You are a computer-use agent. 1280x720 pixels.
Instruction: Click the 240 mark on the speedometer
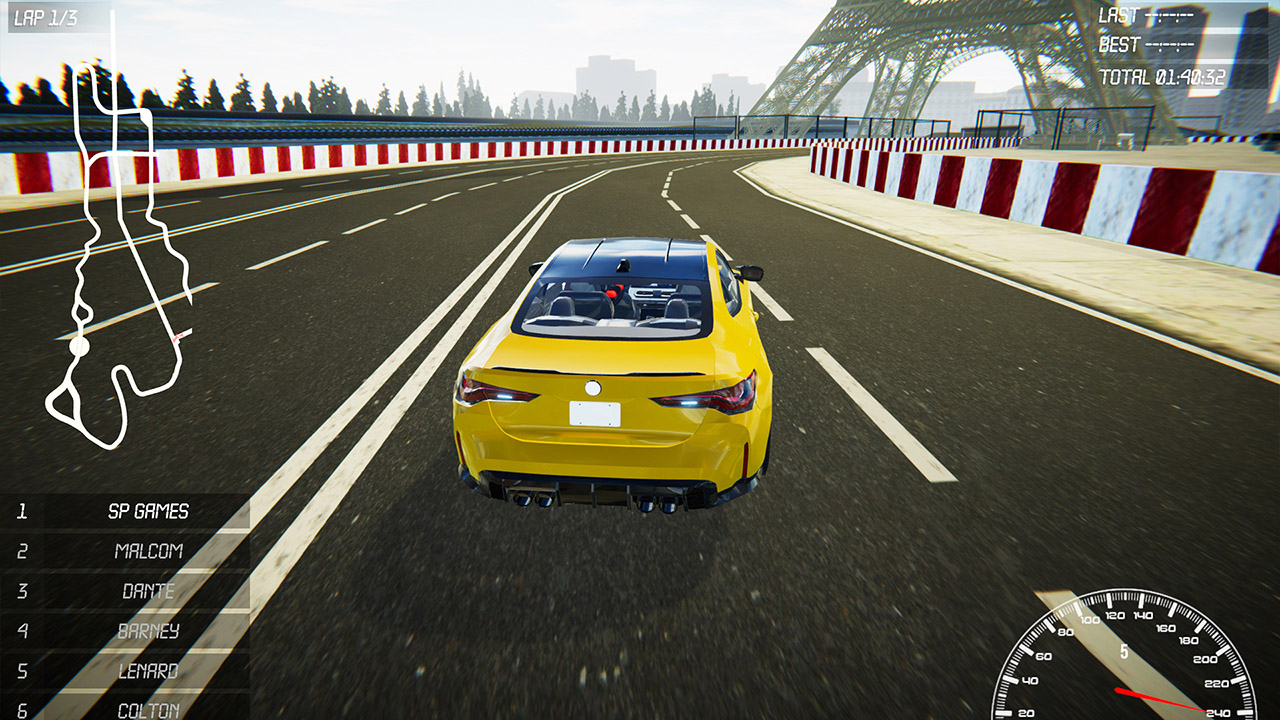[1219, 712]
